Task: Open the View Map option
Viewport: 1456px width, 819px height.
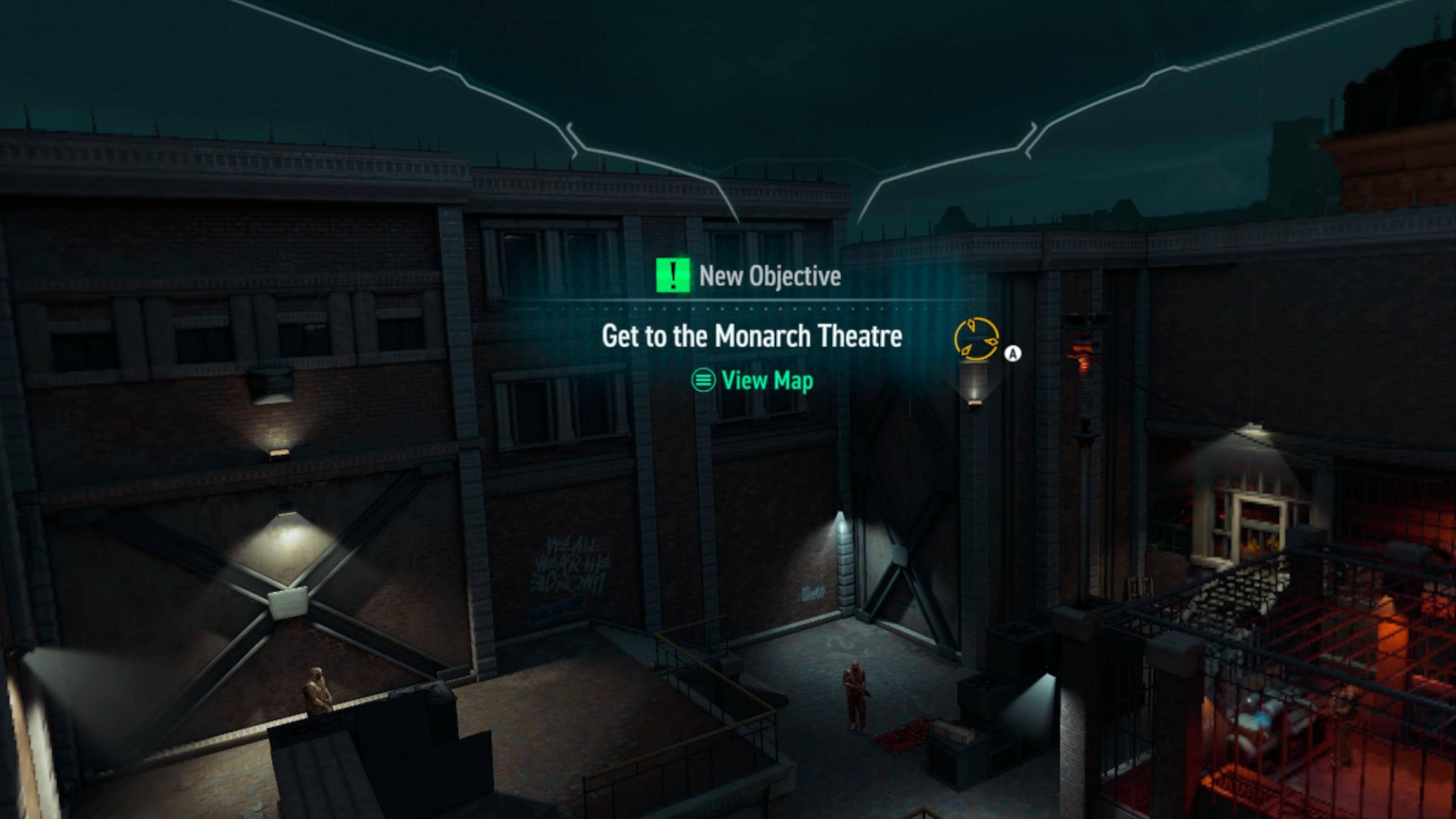Action: tap(752, 380)
